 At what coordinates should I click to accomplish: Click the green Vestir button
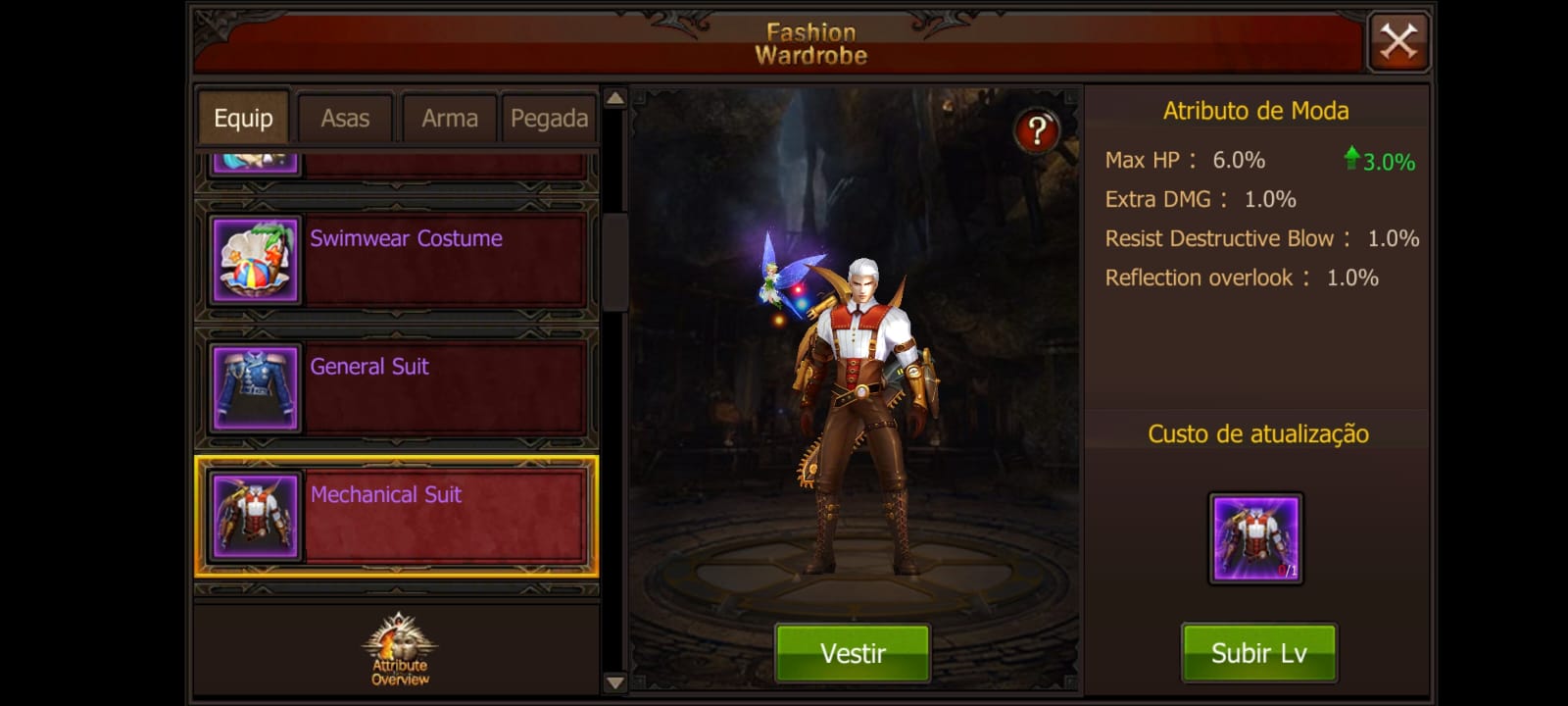pyautogui.click(x=853, y=653)
